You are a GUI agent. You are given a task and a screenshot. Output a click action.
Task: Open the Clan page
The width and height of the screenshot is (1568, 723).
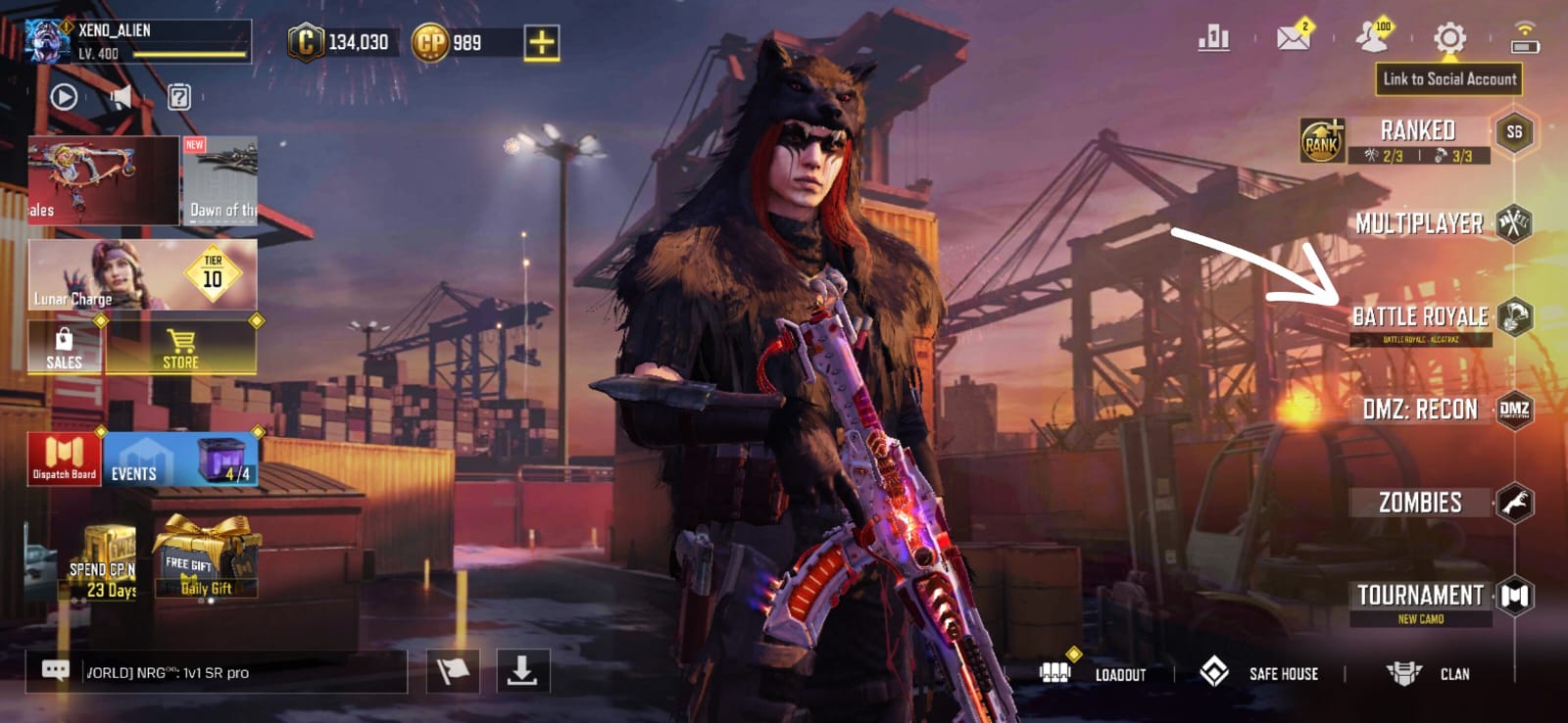click(x=1427, y=674)
